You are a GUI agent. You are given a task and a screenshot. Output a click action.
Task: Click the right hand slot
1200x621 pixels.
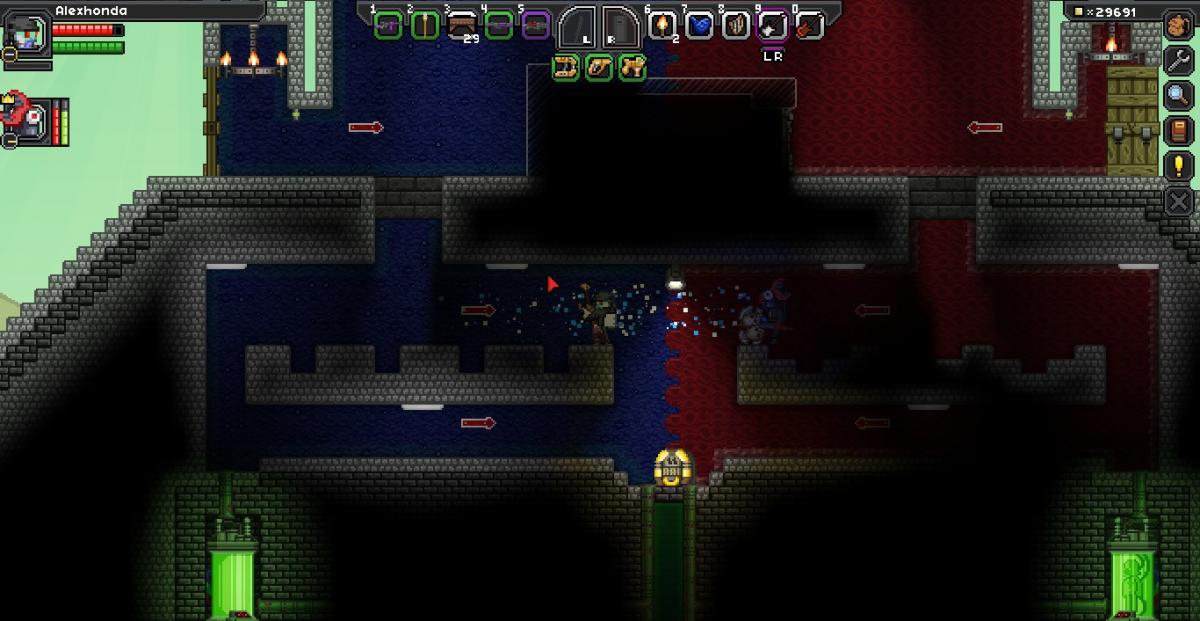pyautogui.click(x=620, y=26)
